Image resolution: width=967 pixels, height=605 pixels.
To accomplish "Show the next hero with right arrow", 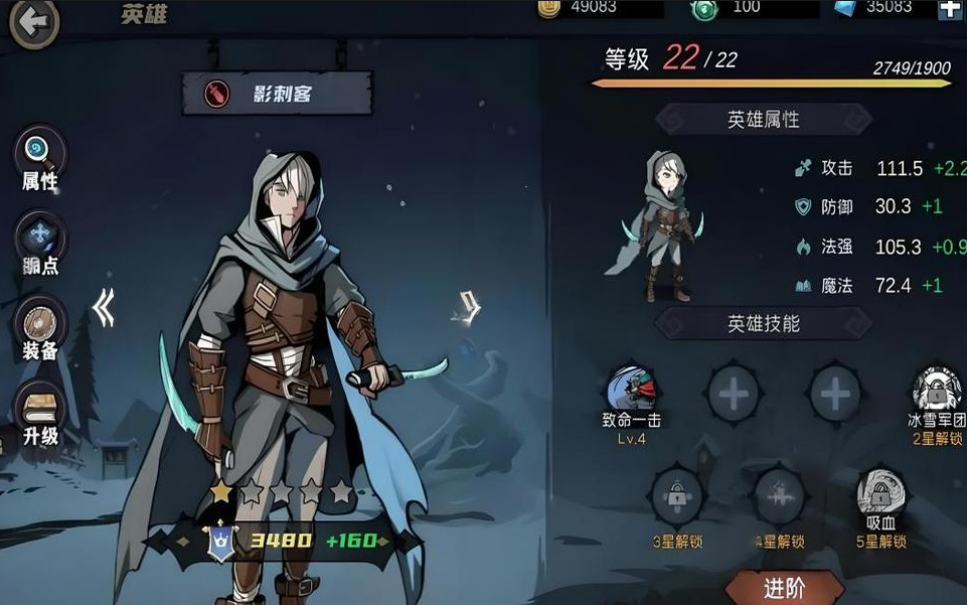I will pyautogui.click(x=468, y=306).
